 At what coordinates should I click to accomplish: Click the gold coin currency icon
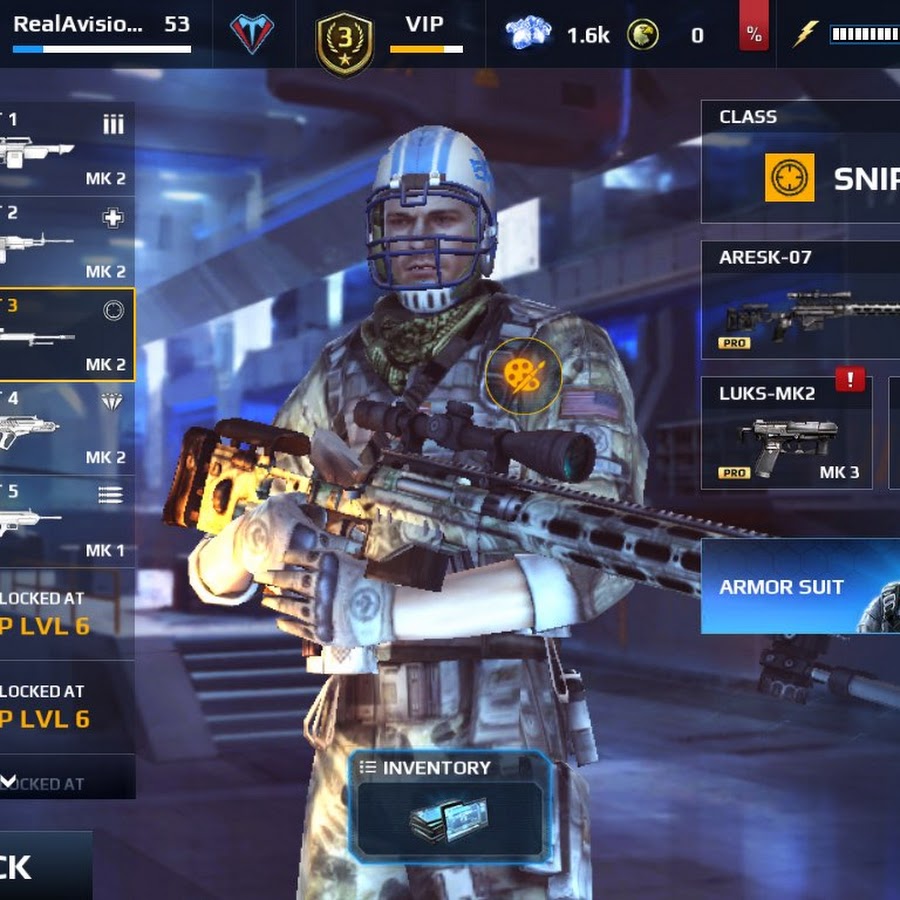pyautogui.click(x=643, y=35)
